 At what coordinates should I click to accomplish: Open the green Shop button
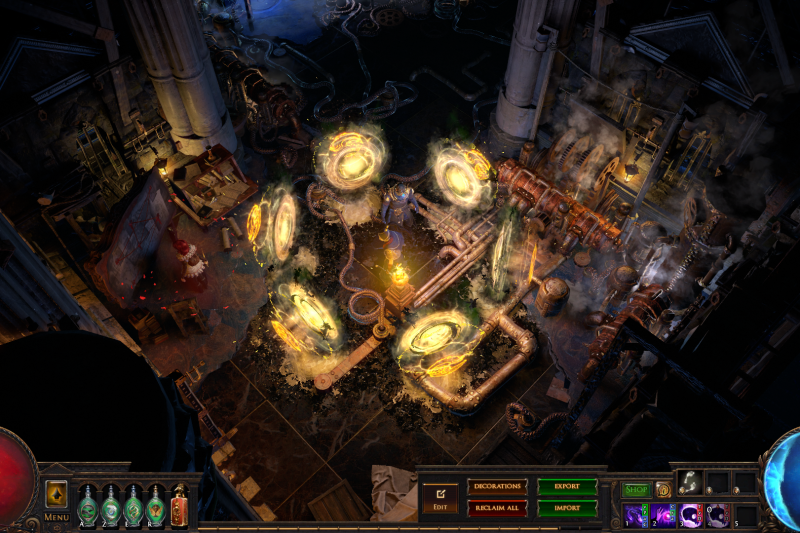coord(636,490)
